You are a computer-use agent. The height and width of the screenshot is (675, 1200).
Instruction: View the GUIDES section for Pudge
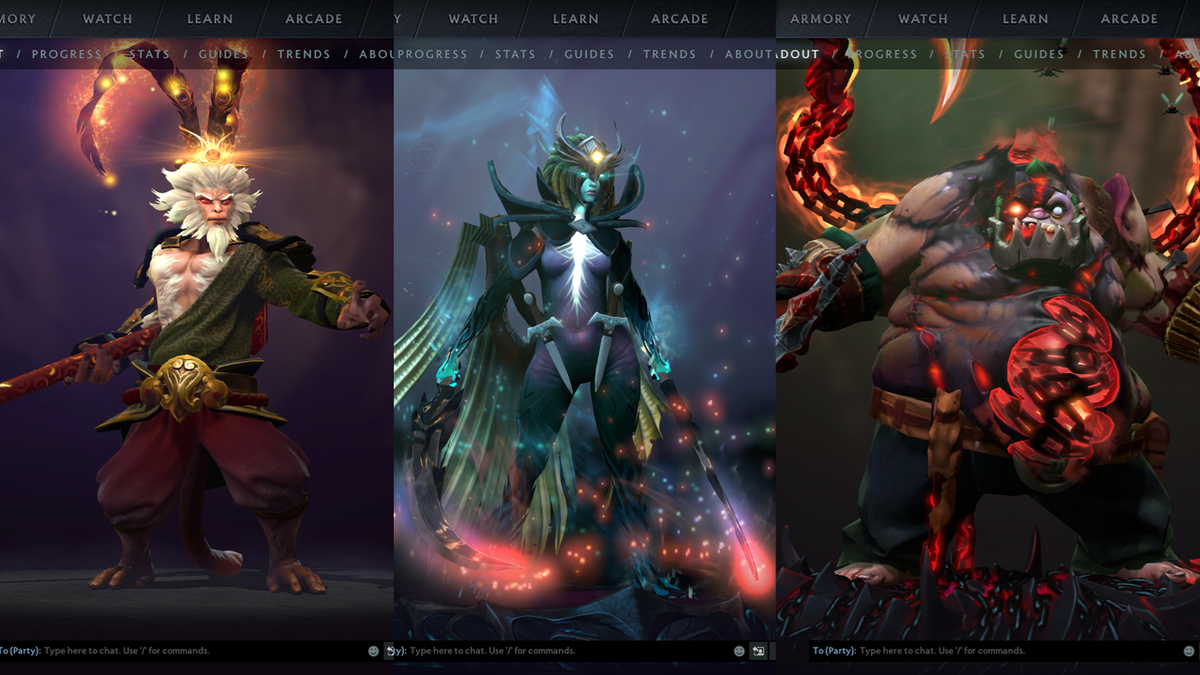coord(1039,54)
